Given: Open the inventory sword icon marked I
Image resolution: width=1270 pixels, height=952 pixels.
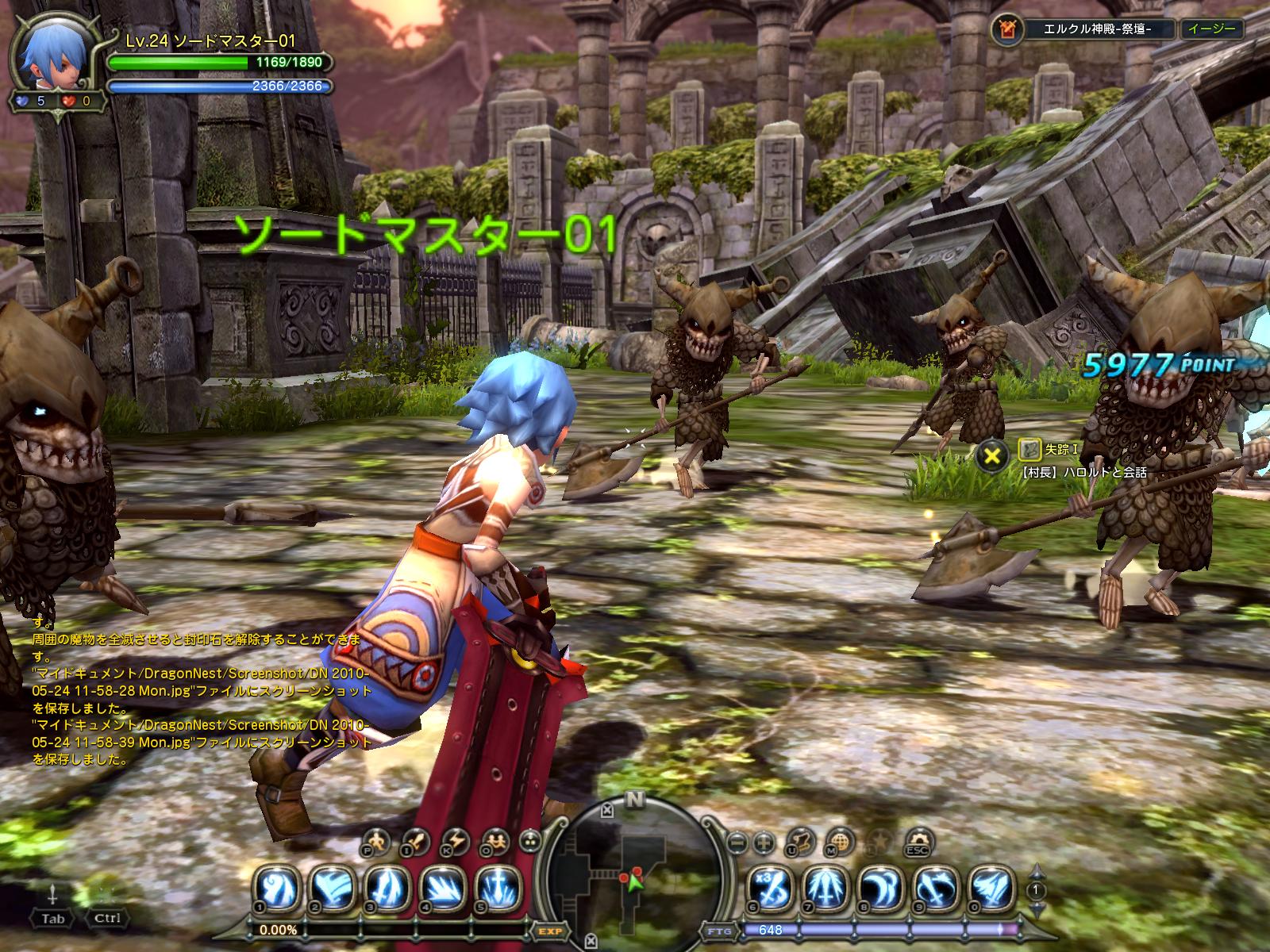Looking at the screenshot, I should [416, 841].
